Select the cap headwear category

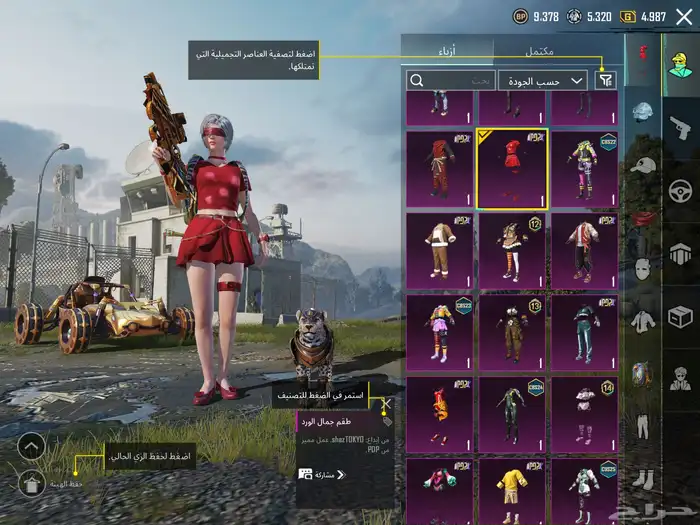click(643, 165)
